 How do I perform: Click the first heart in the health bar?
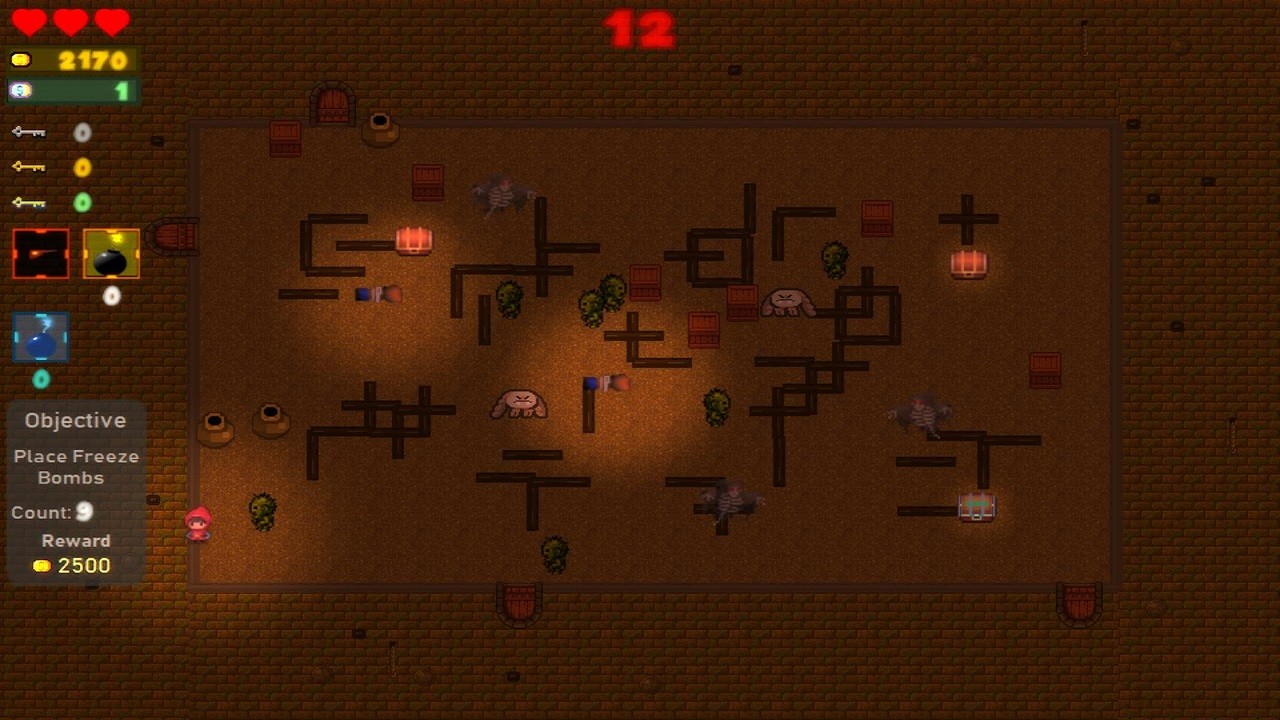30,22
